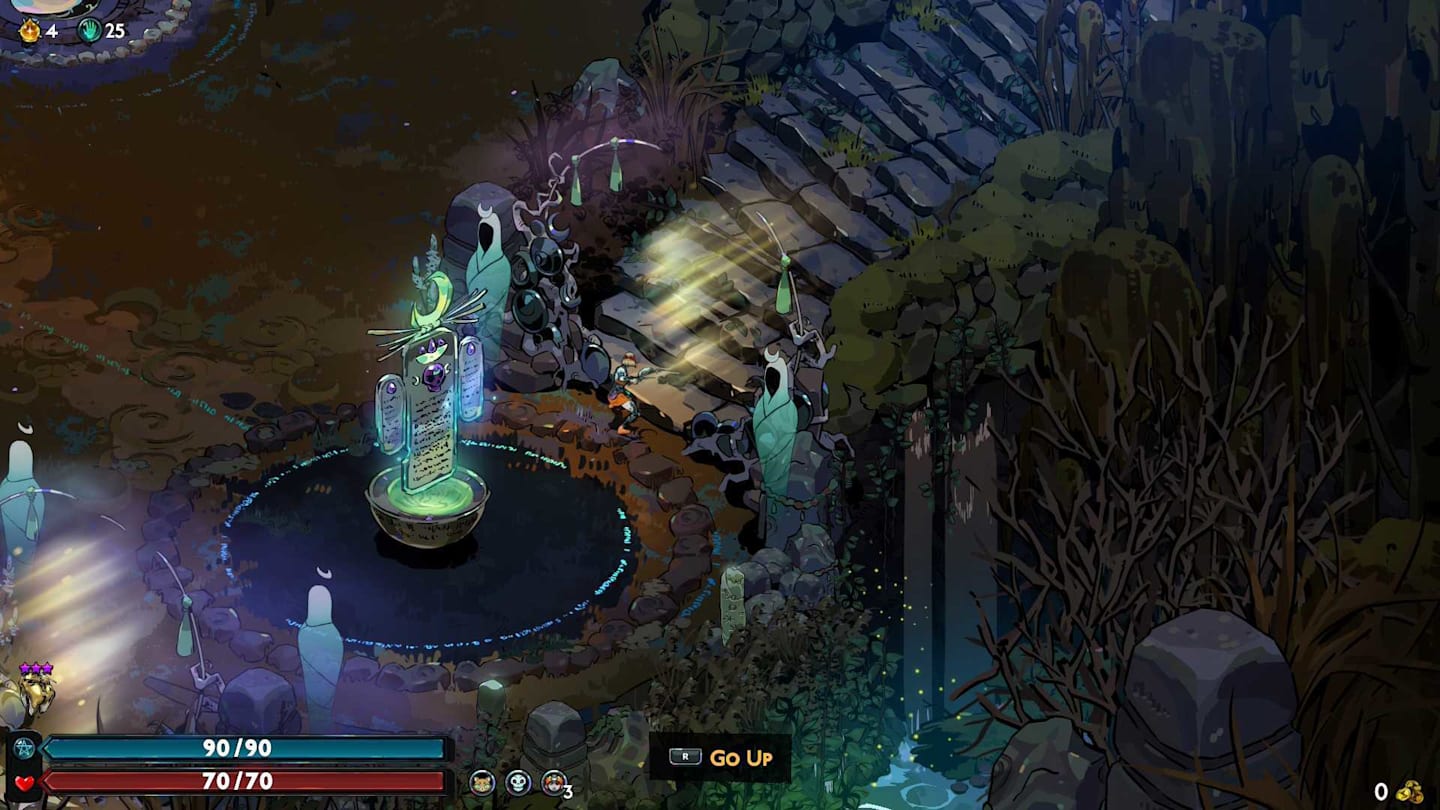Image resolution: width=1440 pixels, height=810 pixels.
Task: Select the green hand resource icon
Action: (90, 30)
